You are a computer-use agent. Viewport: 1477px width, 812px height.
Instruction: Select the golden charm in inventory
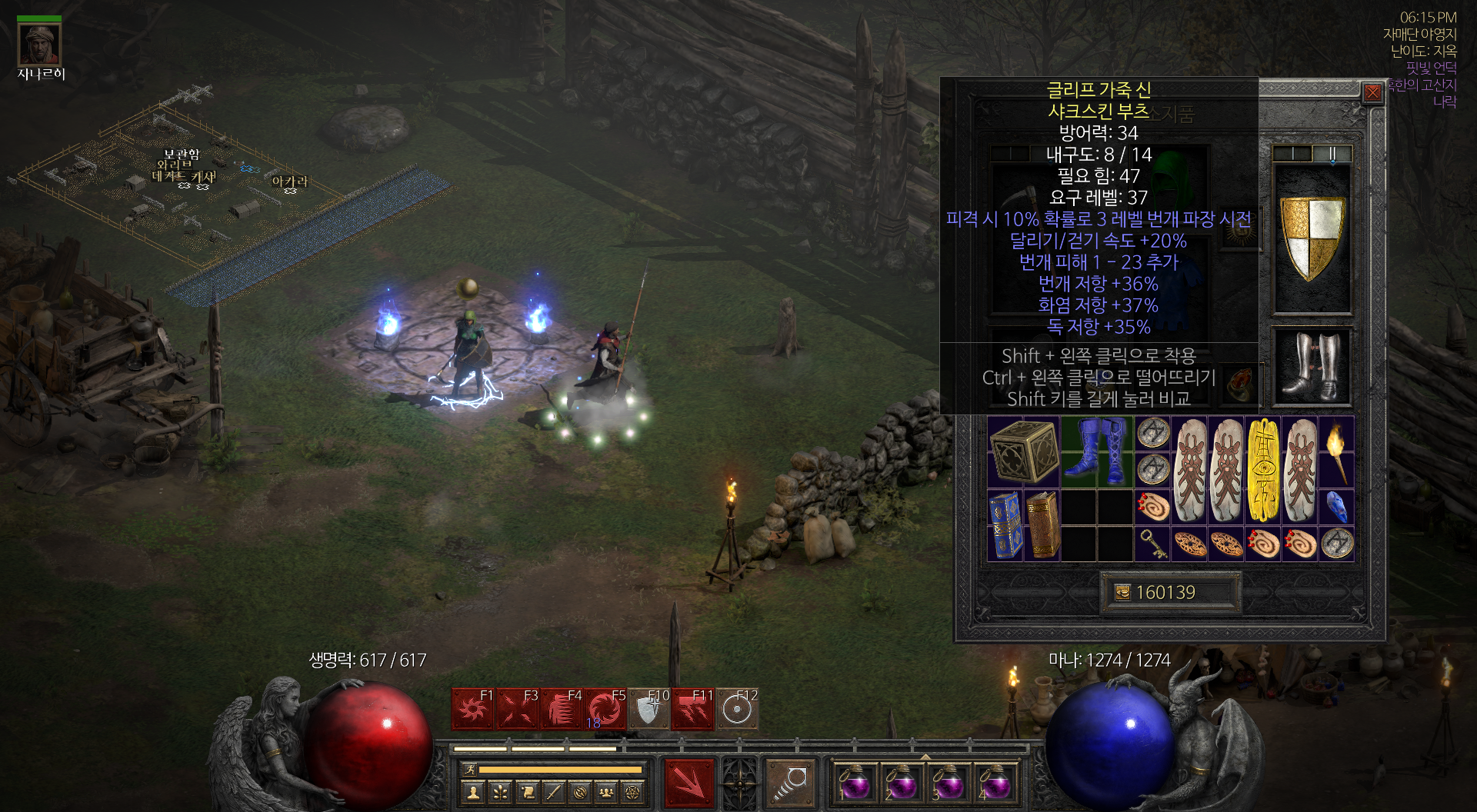pyautogui.click(x=1263, y=470)
